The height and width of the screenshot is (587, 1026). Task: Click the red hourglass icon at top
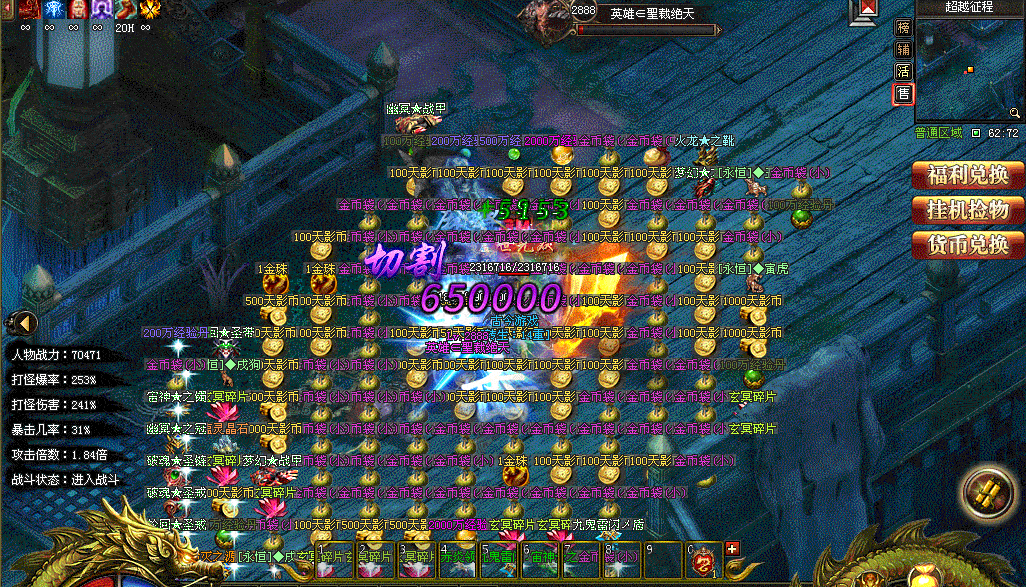coord(866,10)
